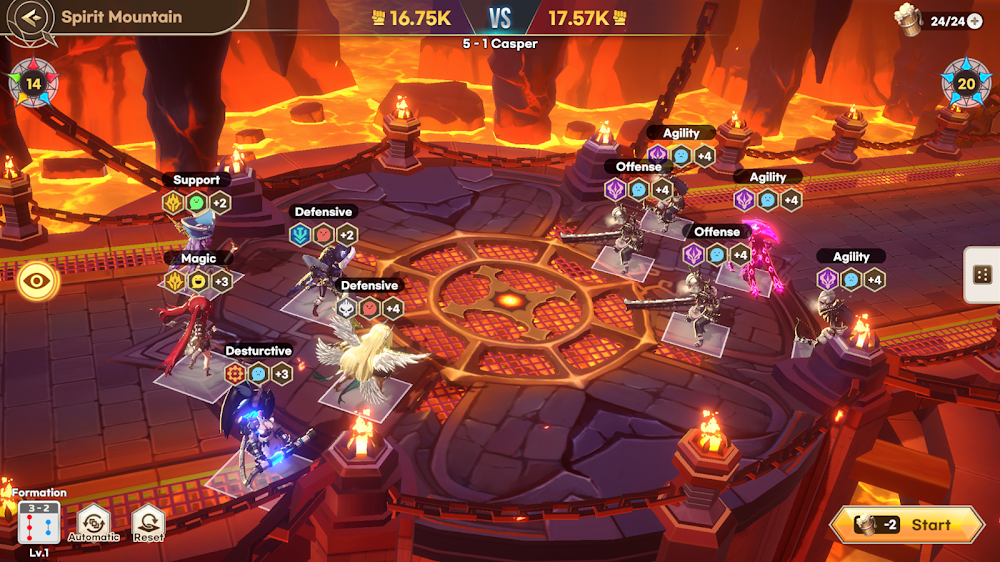Add more stamina with the plus button
This screenshot has height=562, width=1000.
click(x=974, y=21)
